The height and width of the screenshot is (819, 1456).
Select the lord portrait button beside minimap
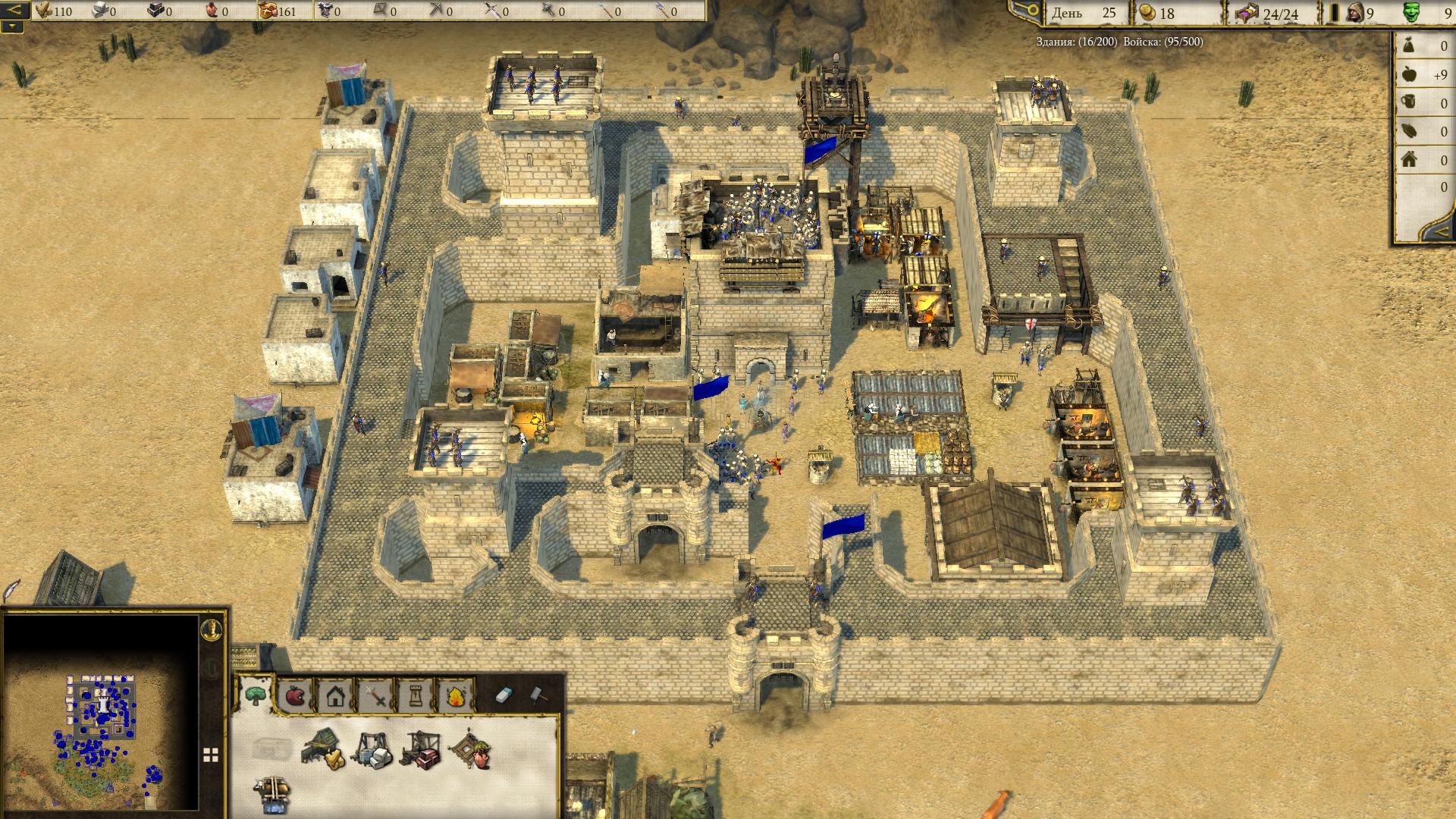(210, 629)
